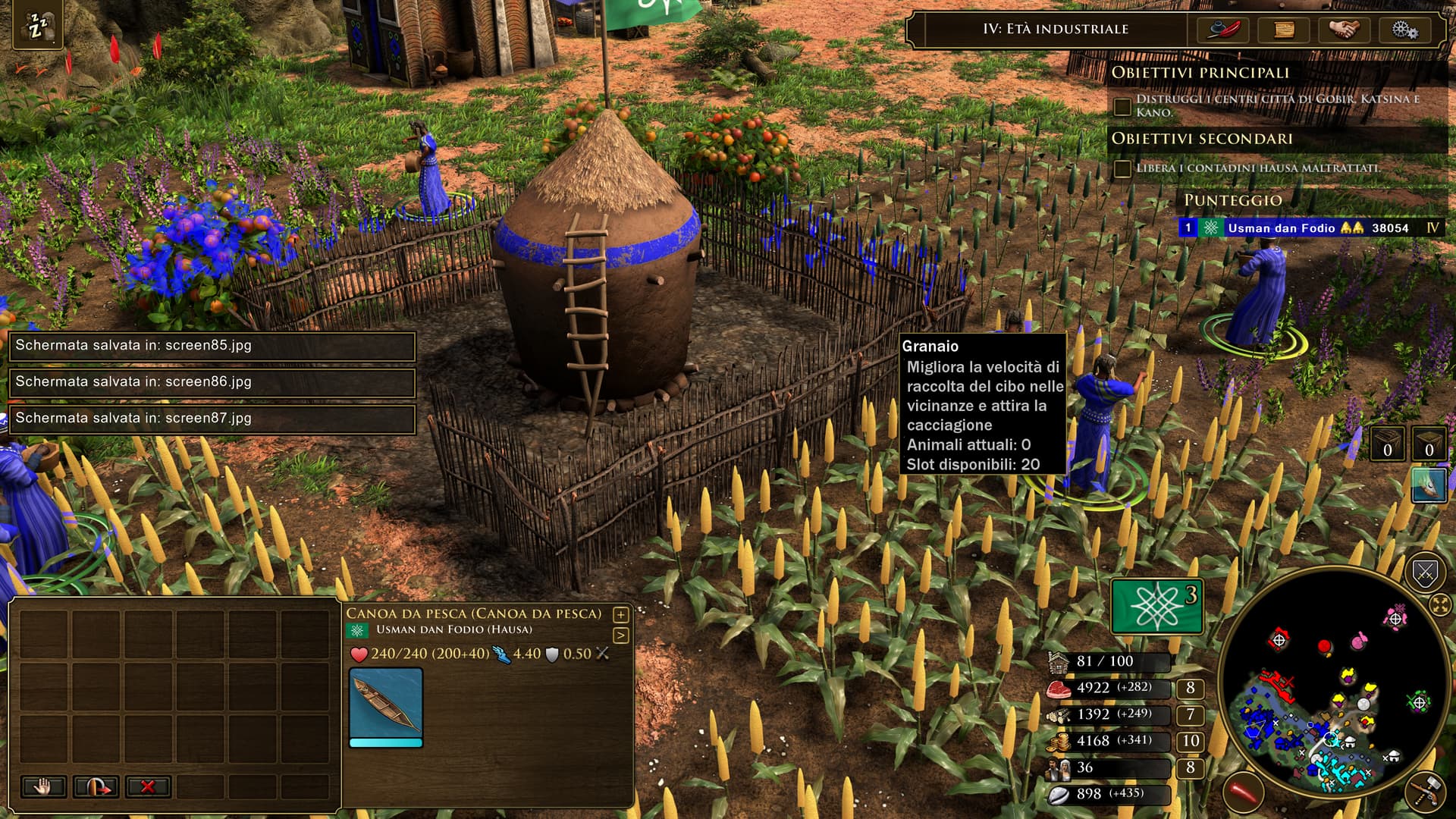Click the arrow button beside unit name
Screen dimensions: 1456x819
(620, 635)
